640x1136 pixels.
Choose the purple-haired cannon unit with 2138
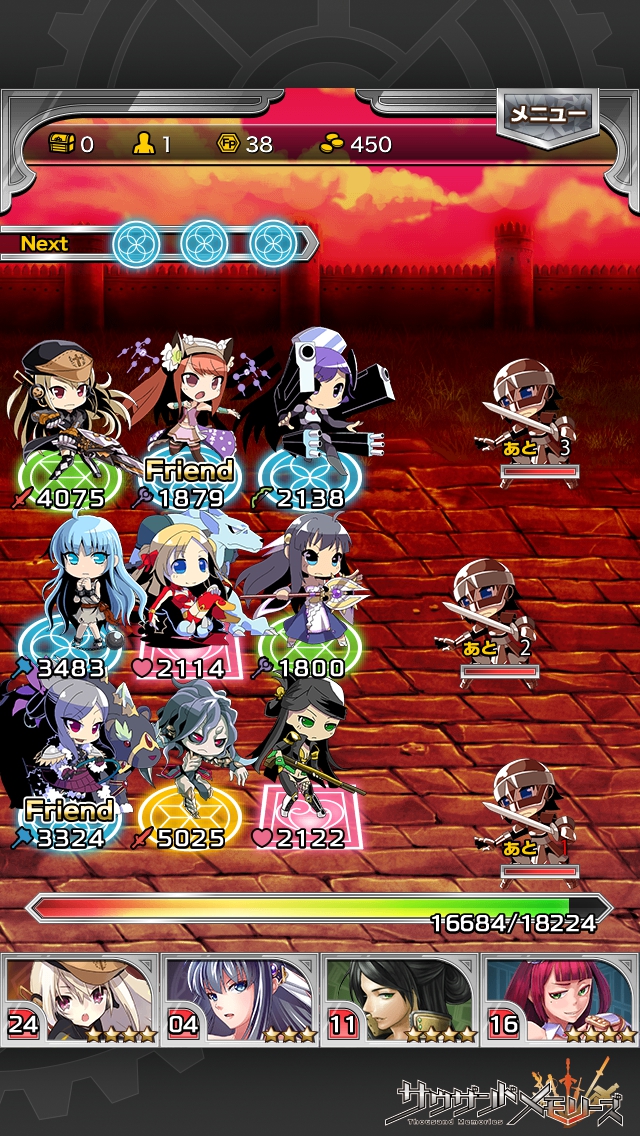310,420
